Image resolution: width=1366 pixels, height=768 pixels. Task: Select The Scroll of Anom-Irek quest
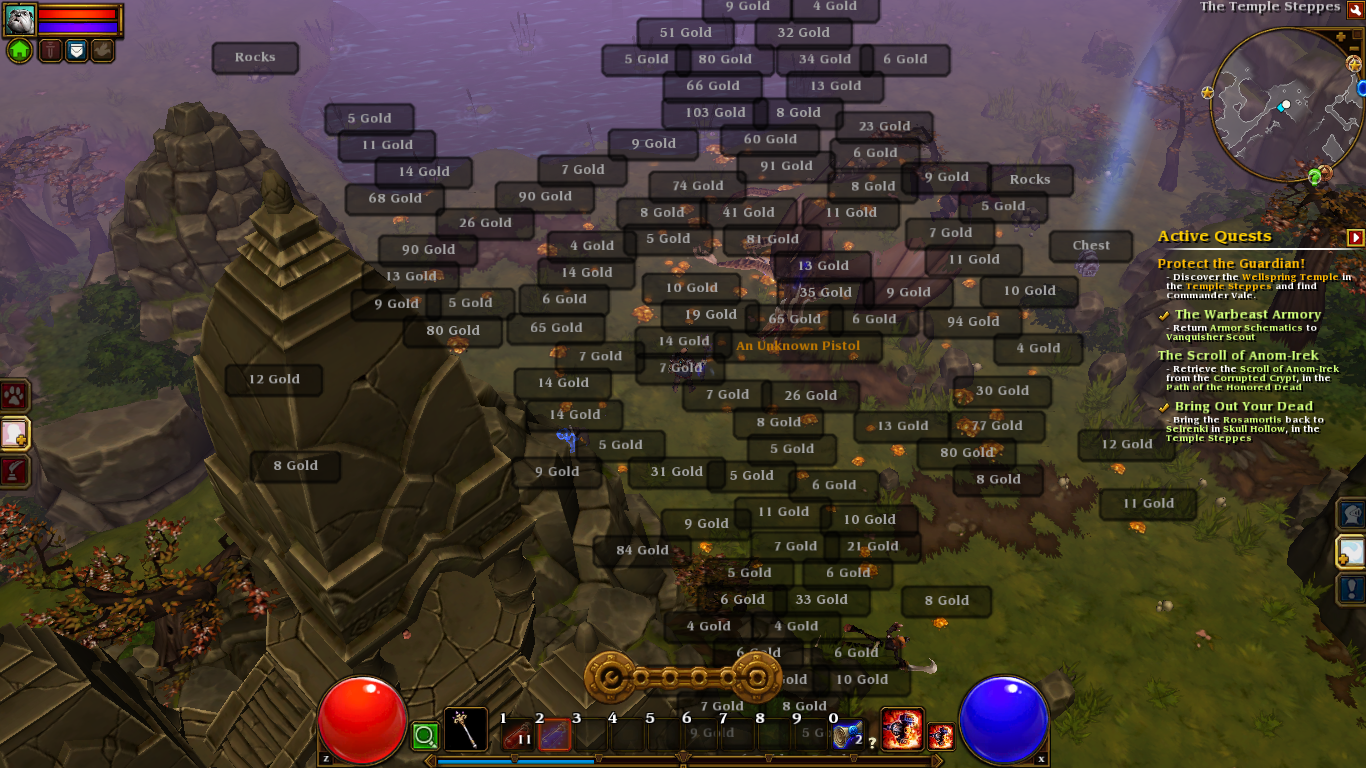click(1238, 355)
